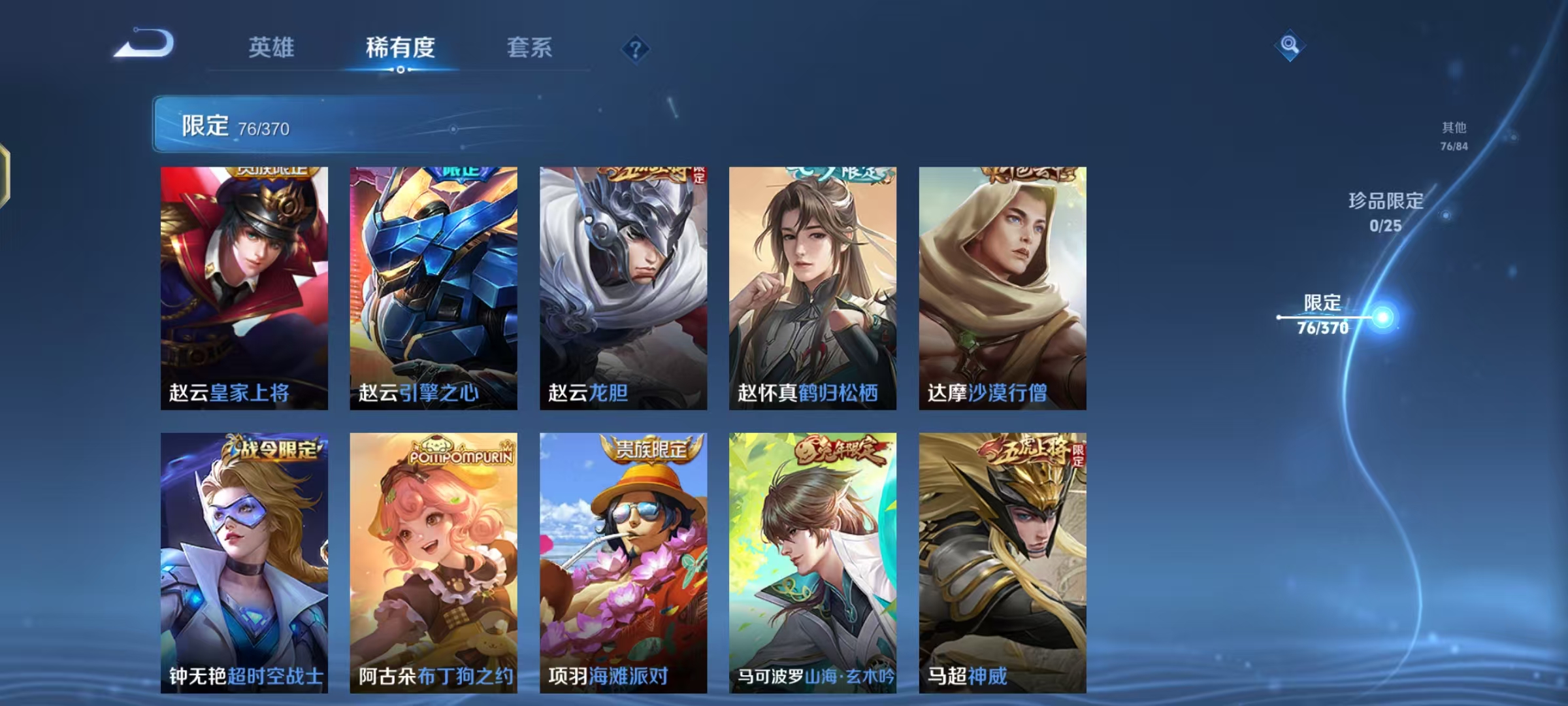Switch to the 英雄 tab
Image resolution: width=1568 pixels, height=706 pixels.
click(272, 47)
